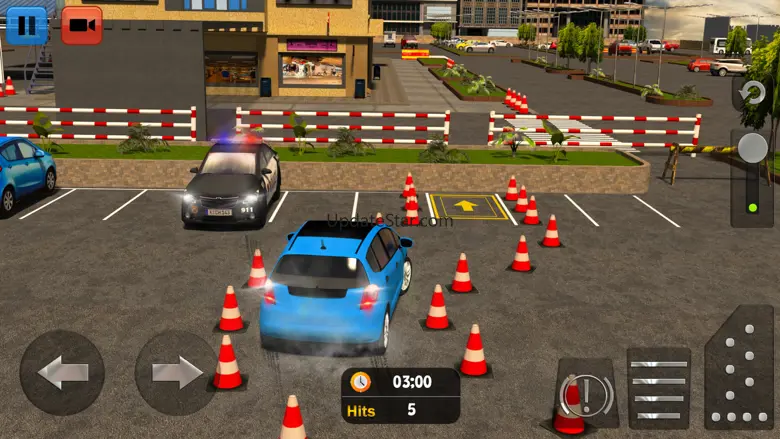Engage the handbrake icon
This screenshot has height=439, width=780.
[586, 393]
